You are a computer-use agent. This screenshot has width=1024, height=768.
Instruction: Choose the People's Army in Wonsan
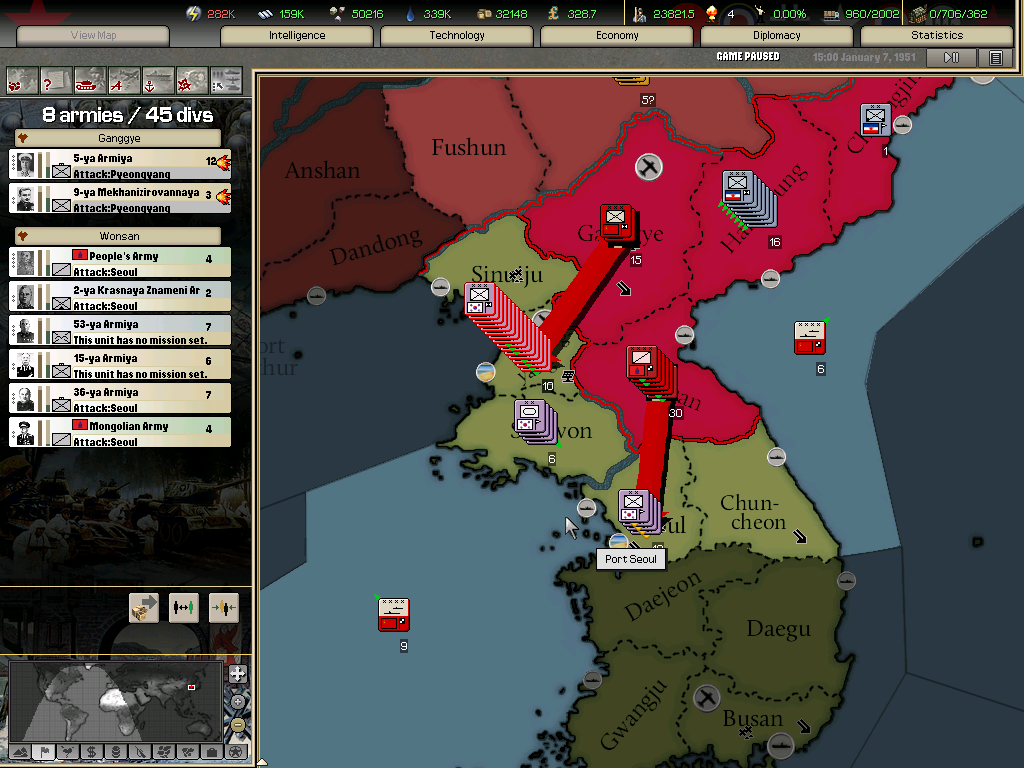point(120,262)
